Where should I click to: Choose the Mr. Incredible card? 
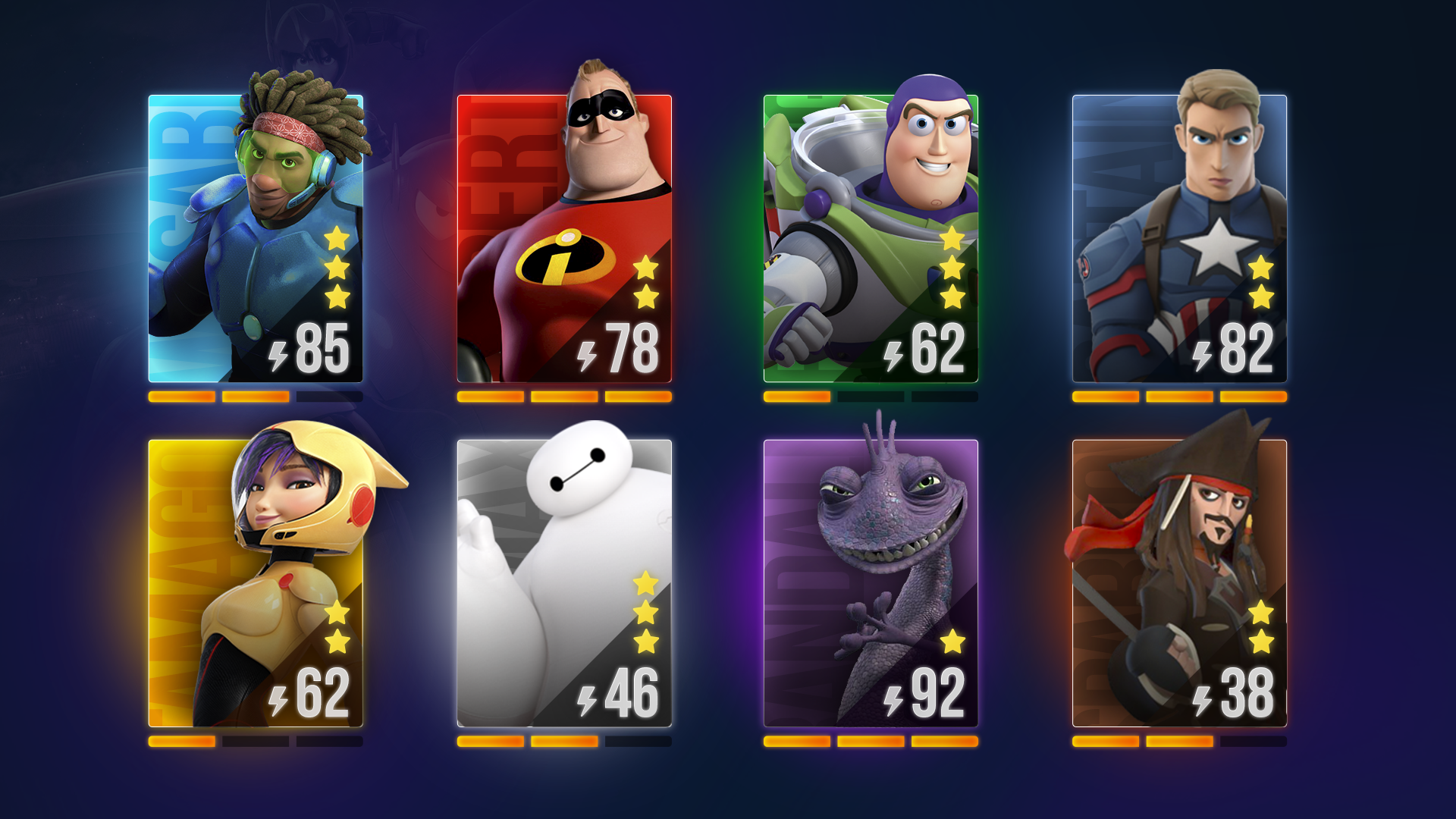click(564, 239)
